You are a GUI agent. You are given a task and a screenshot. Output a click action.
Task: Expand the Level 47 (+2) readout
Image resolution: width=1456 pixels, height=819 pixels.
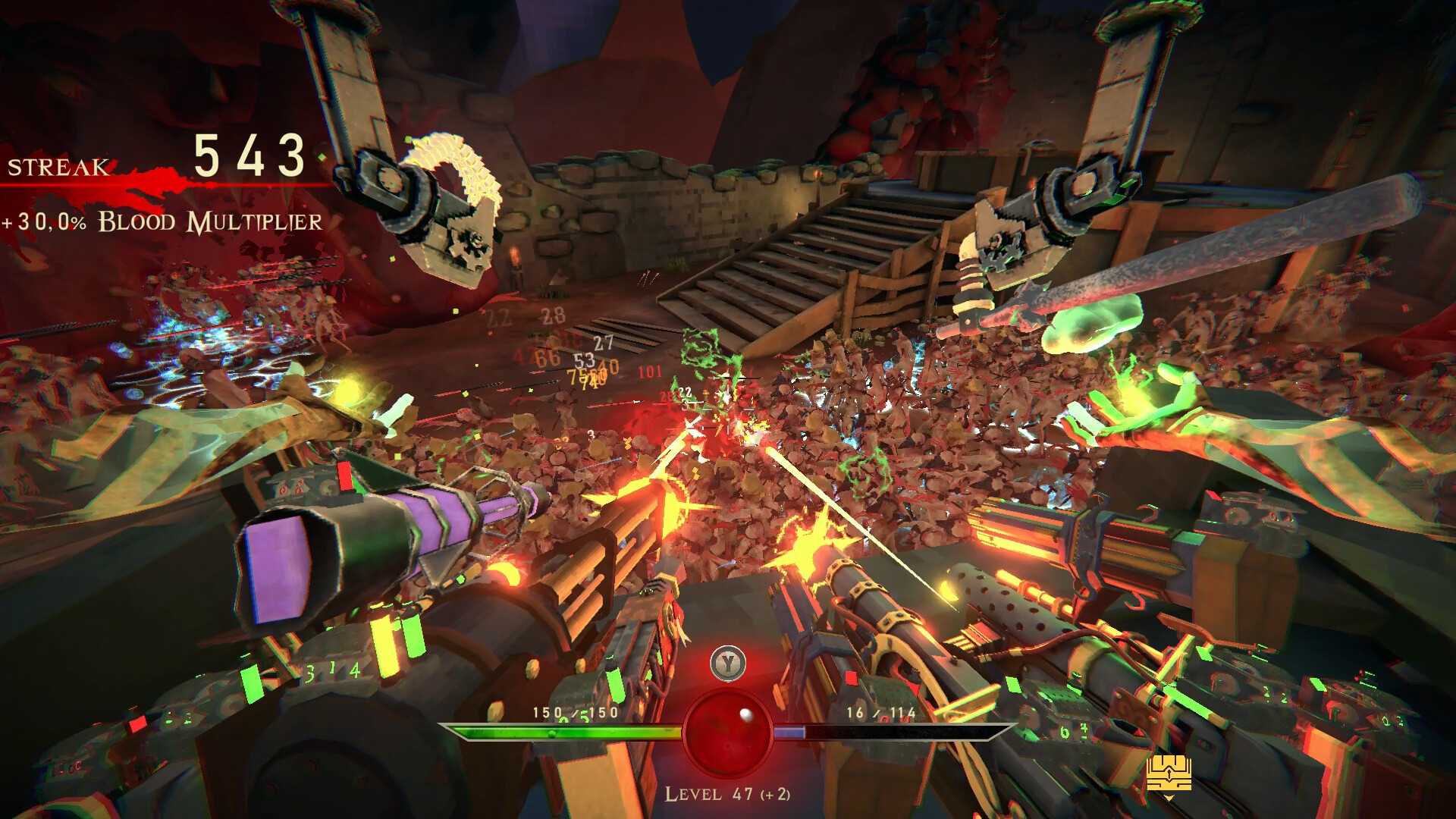point(728,795)
